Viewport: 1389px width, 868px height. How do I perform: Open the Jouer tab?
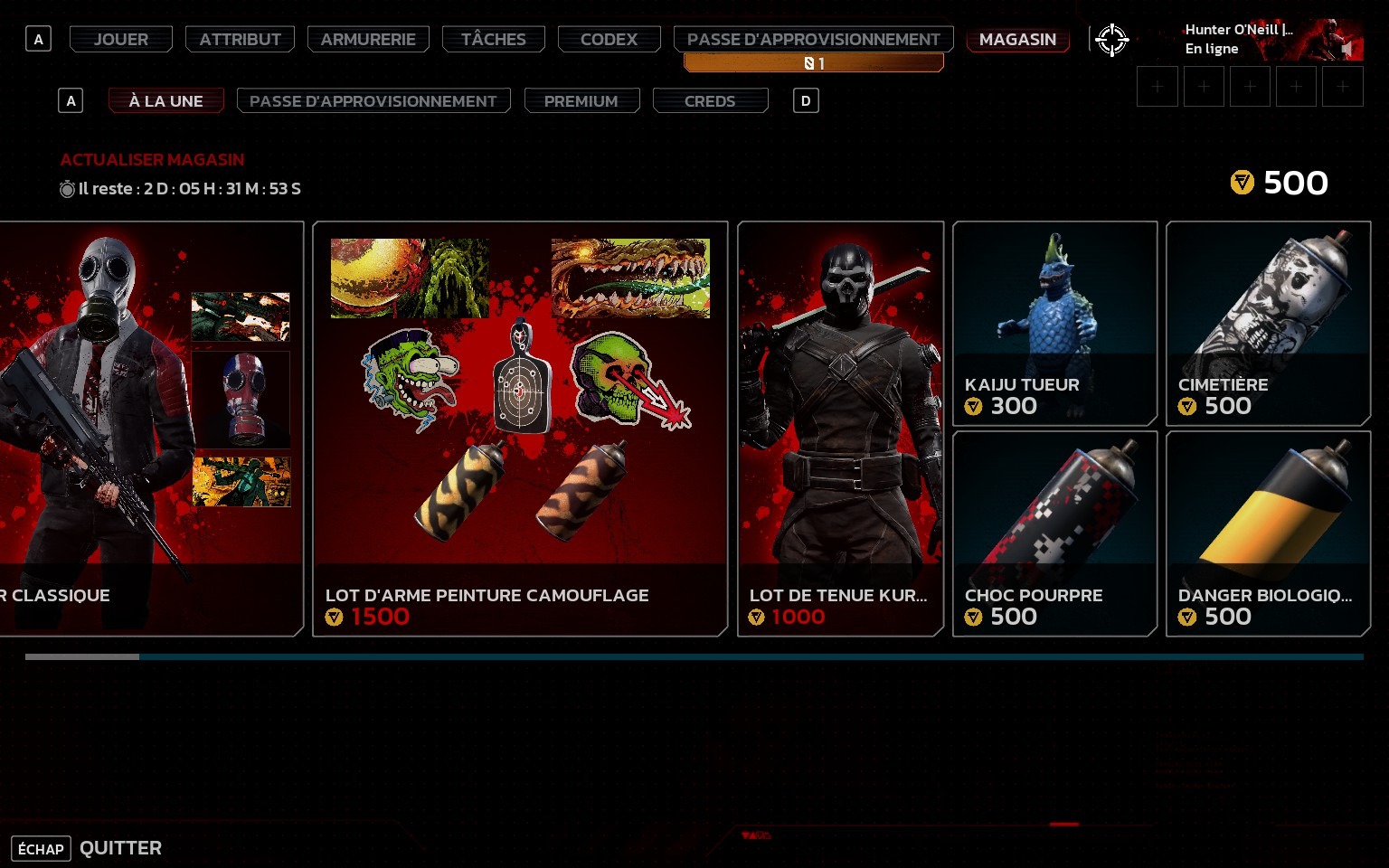121,39
